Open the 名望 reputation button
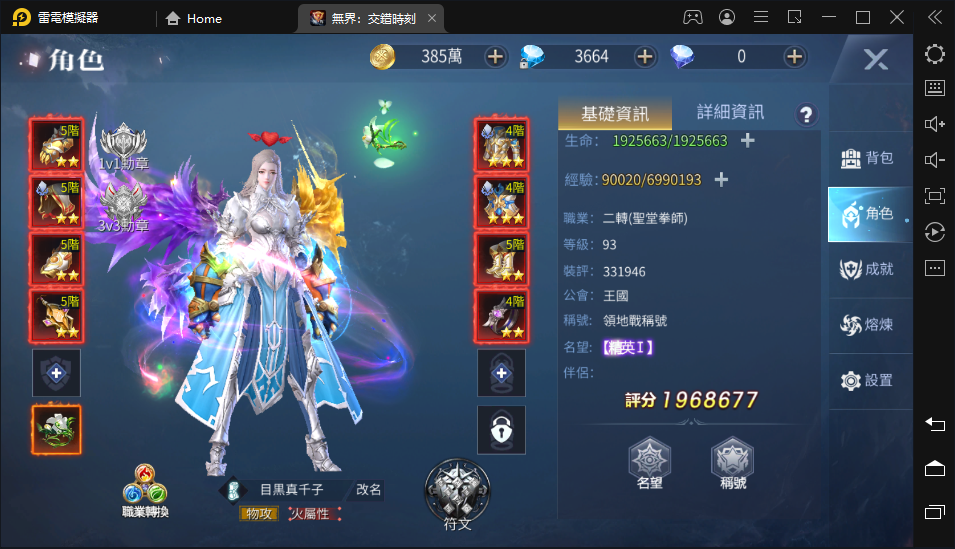The height and width of the screenshot is (549, 955). (650, 465)
